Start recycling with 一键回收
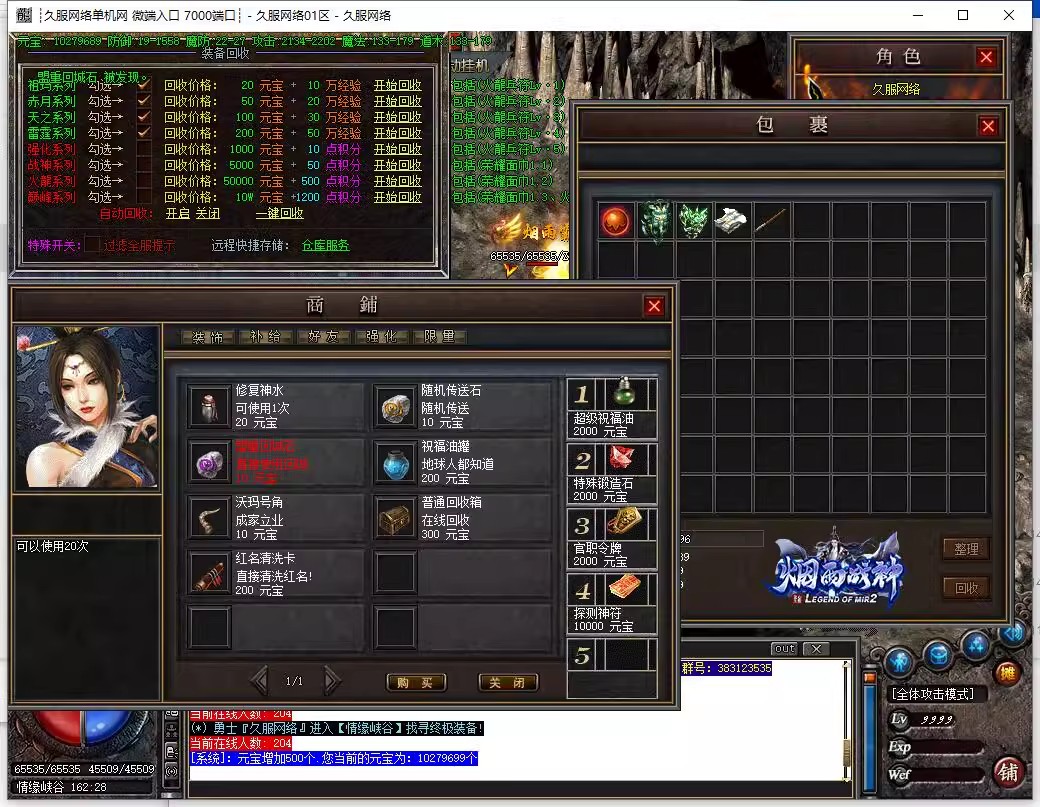The image size is (1040, 807). [x=279, y=213]
